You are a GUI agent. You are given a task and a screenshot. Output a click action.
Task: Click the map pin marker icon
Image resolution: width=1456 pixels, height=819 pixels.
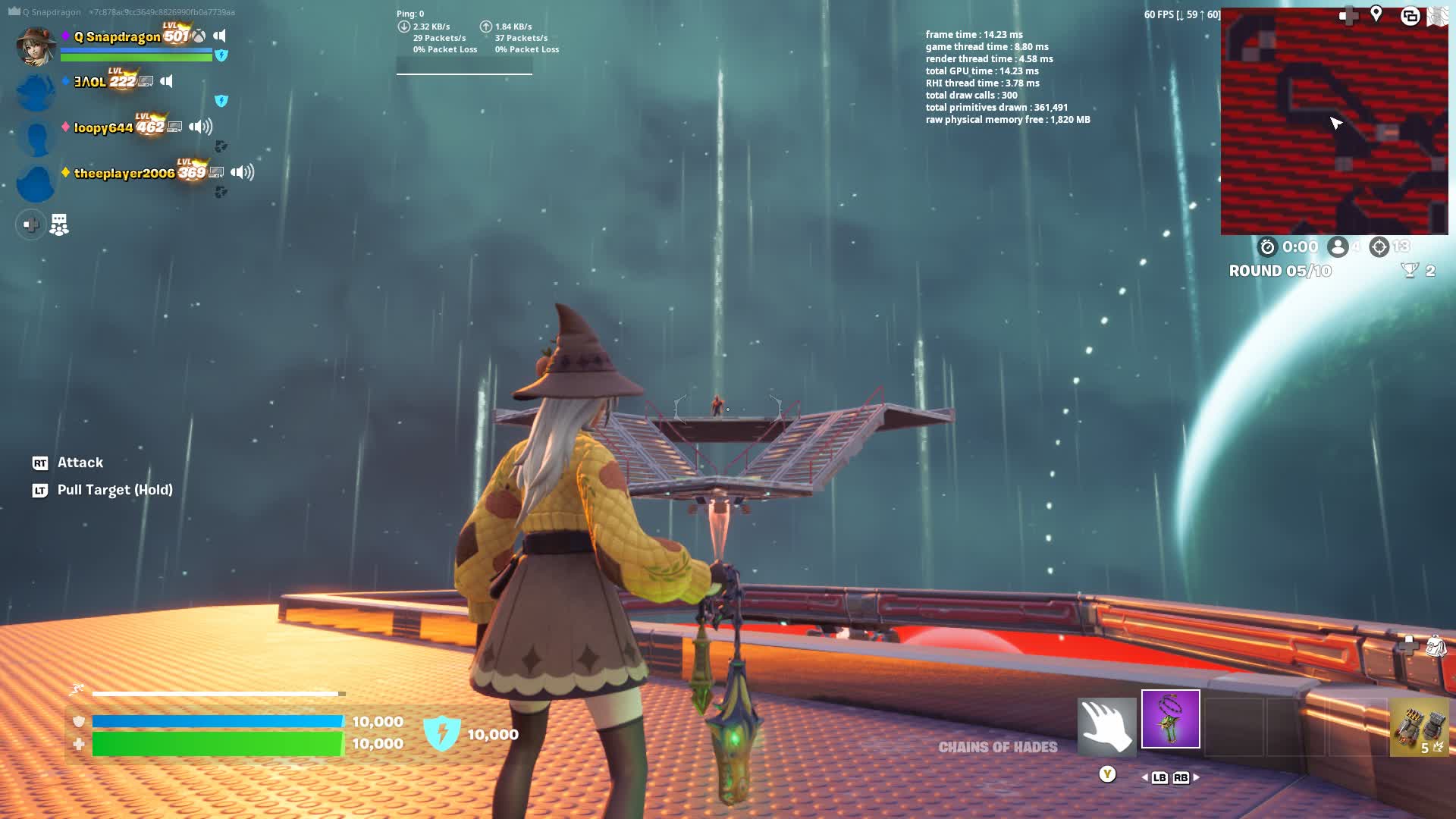point(1376,14)
